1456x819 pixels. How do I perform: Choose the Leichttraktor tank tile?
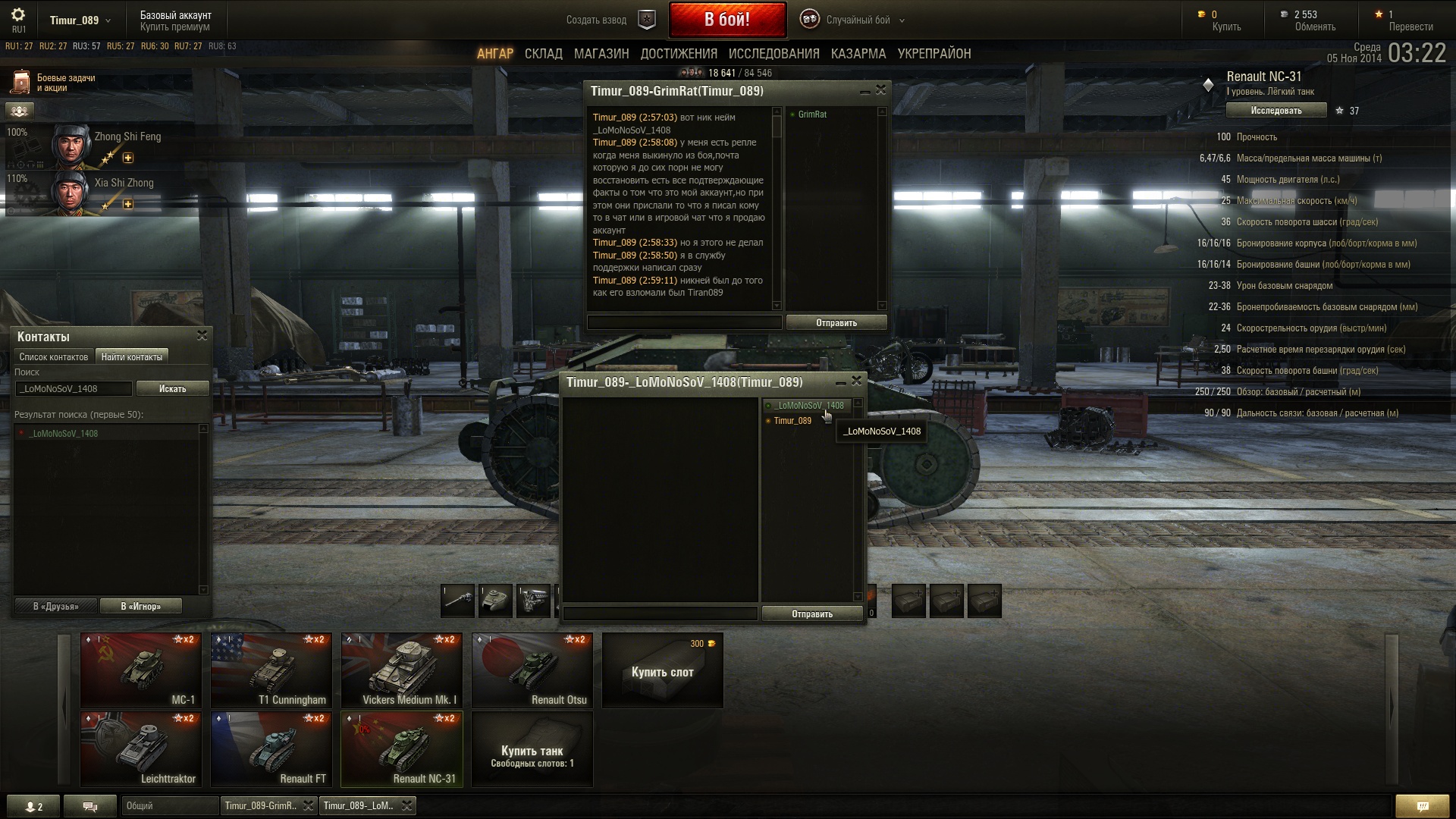(140, 749)
